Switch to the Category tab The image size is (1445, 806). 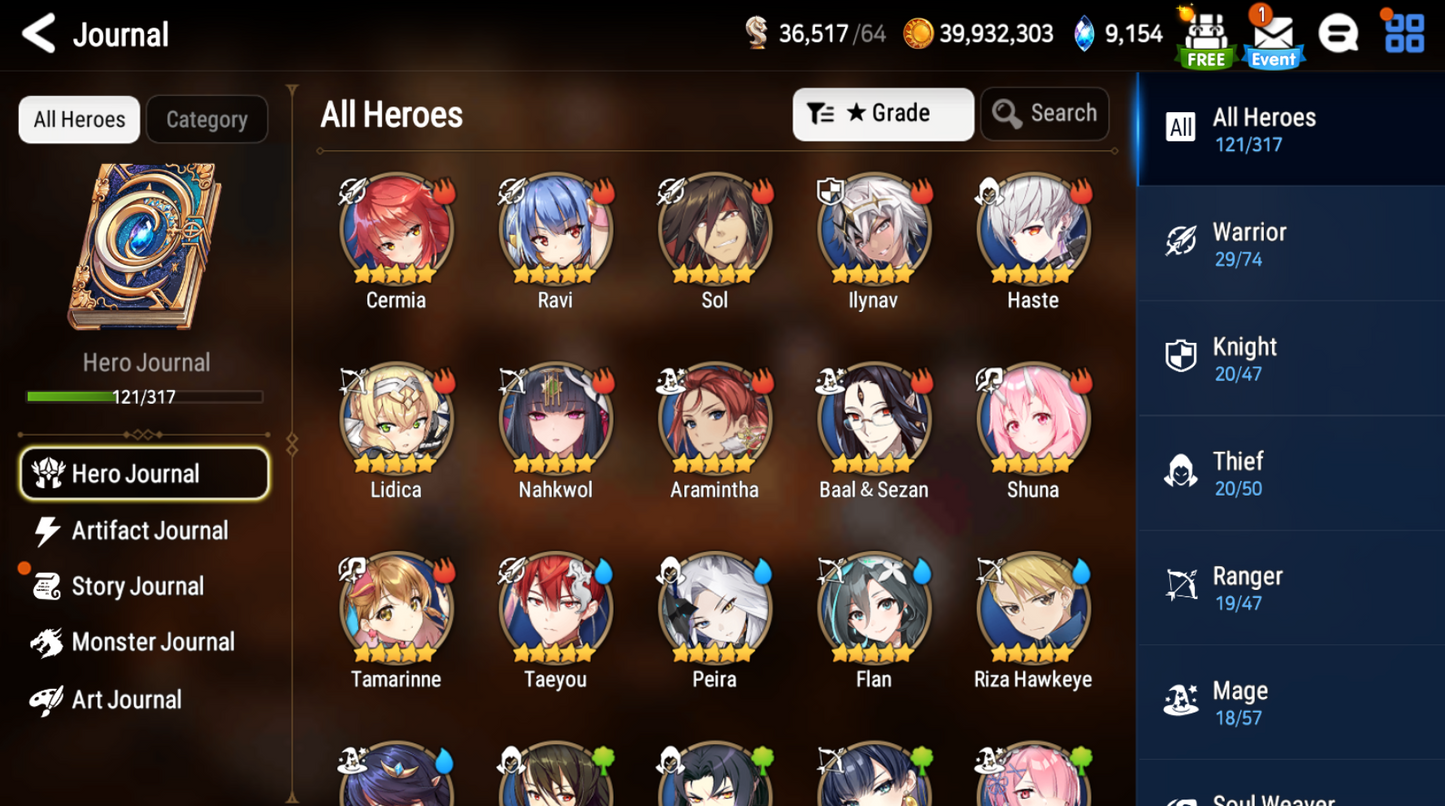(x=206, y=119)
